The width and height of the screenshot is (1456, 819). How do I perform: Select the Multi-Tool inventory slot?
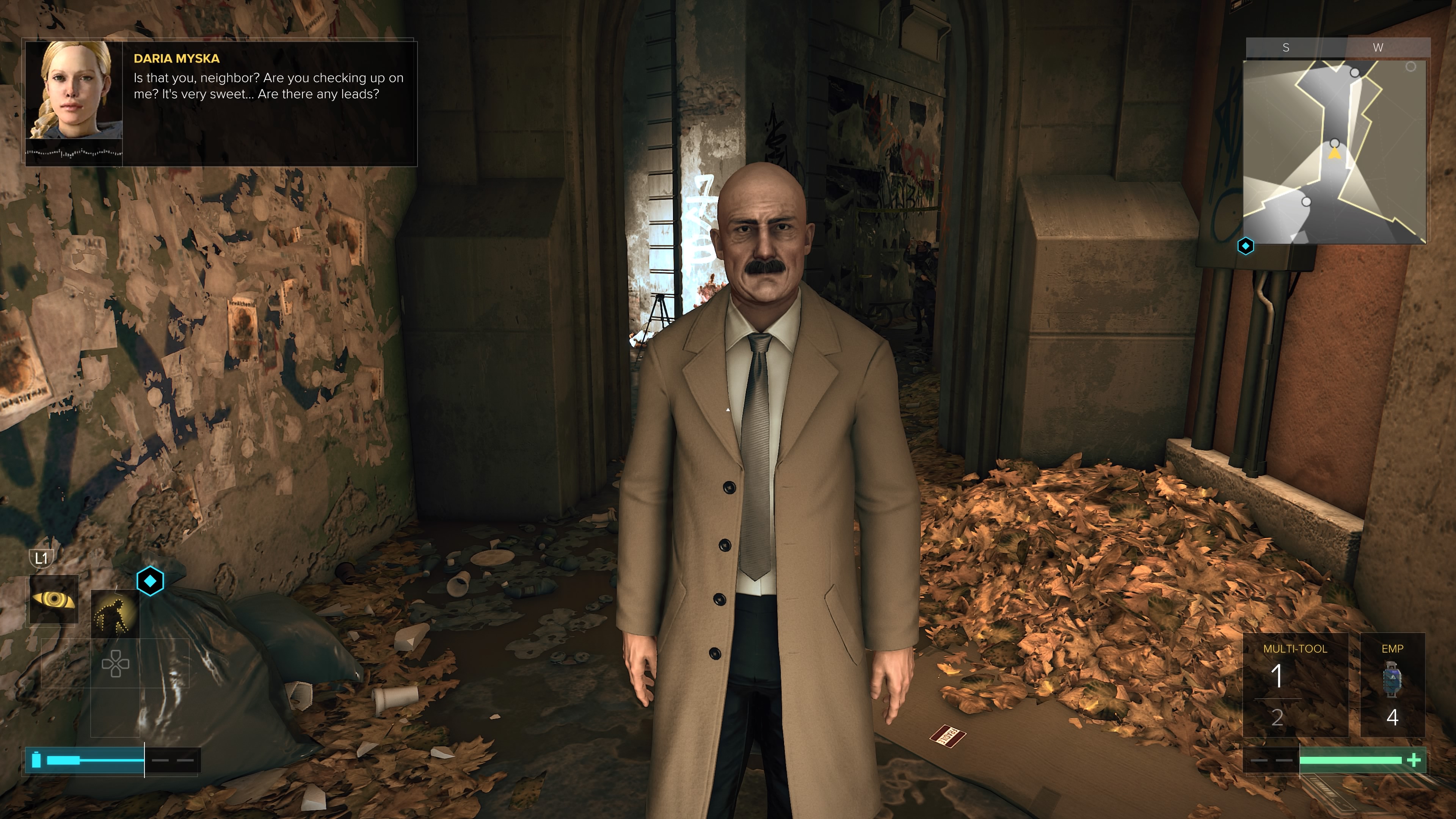(1294, 684)
